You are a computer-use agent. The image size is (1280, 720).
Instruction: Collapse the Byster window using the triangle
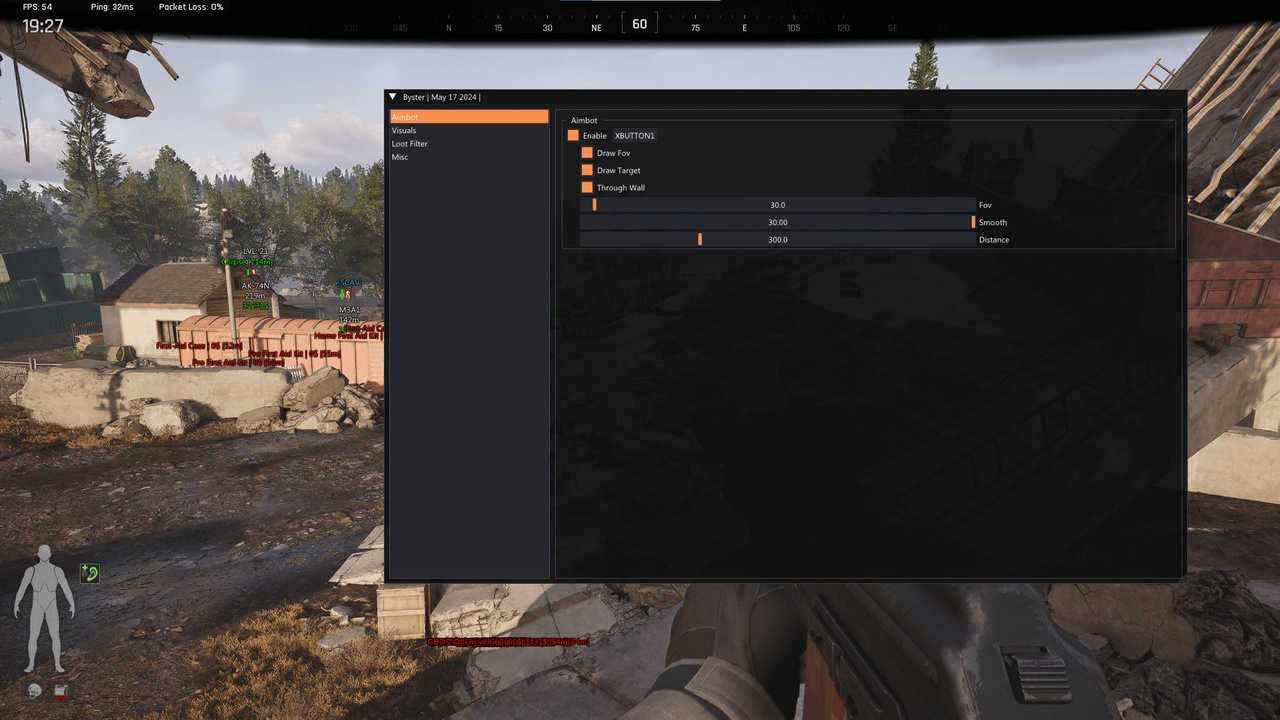coord(393,97)
